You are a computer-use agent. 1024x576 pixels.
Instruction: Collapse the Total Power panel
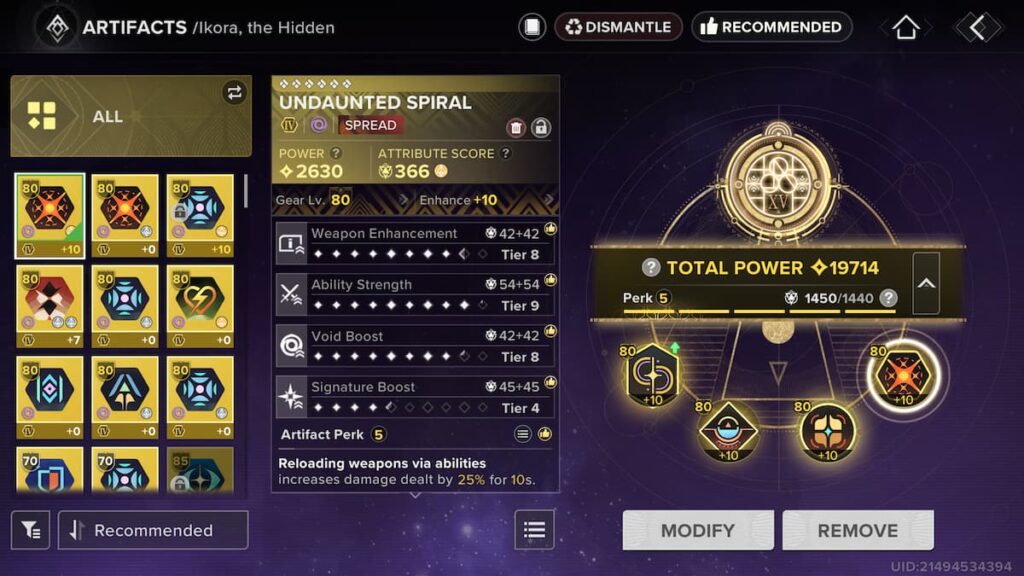click(926, 283)
